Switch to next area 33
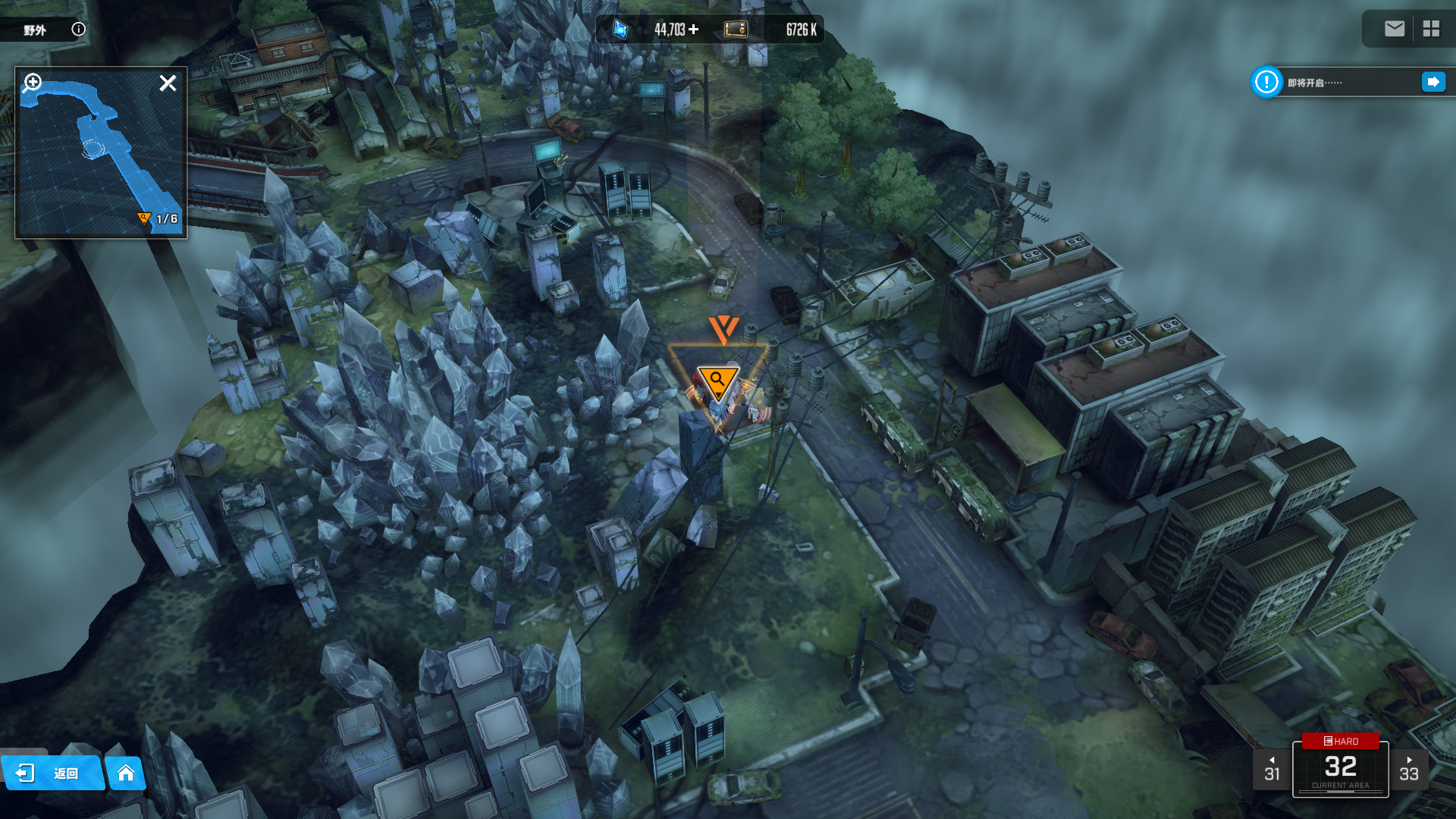Screen dimensions: 1456x819 coord(1408,769)
